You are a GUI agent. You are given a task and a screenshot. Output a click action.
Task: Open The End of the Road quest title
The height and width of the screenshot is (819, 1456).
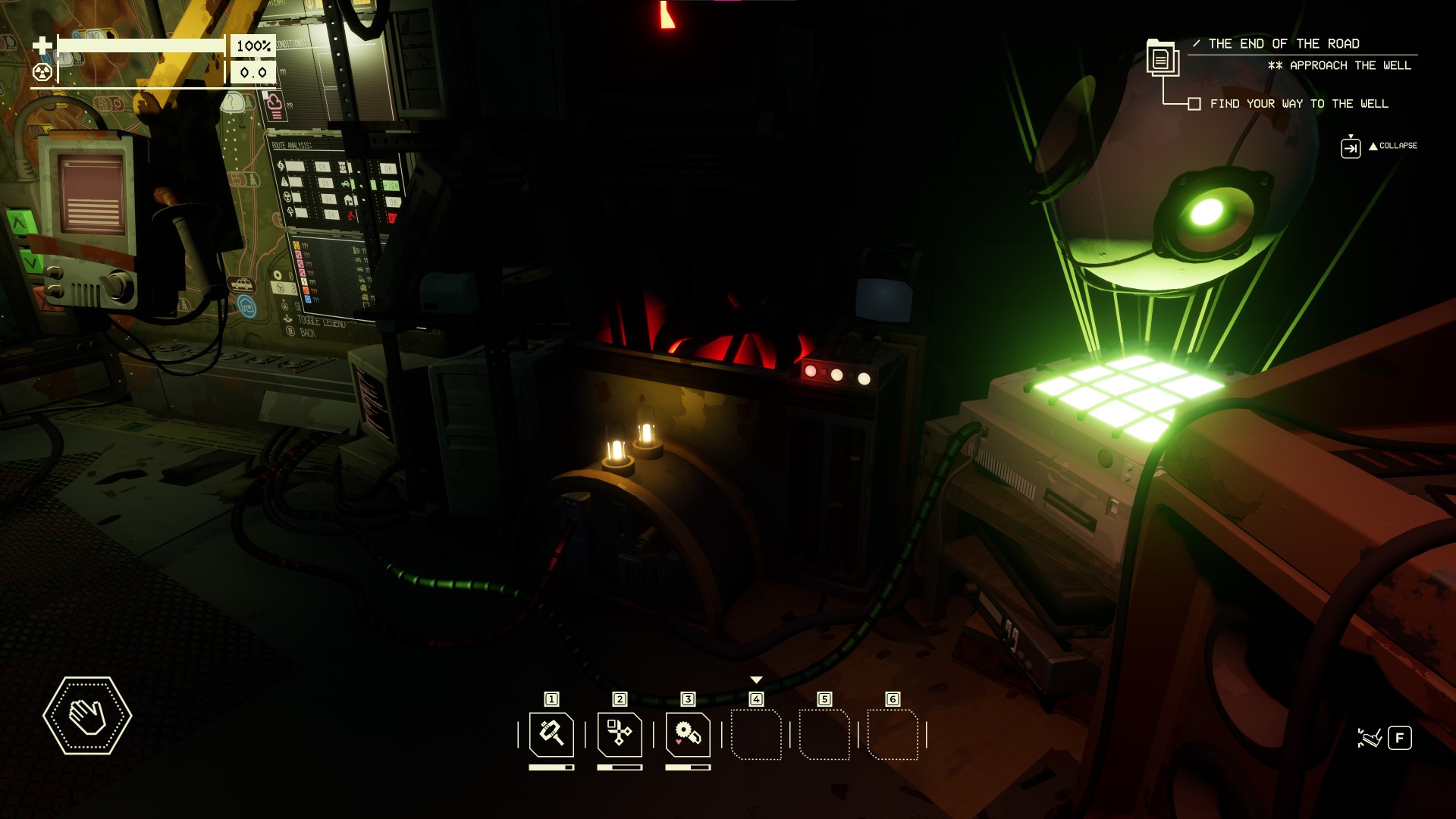tap(1283, 44)
